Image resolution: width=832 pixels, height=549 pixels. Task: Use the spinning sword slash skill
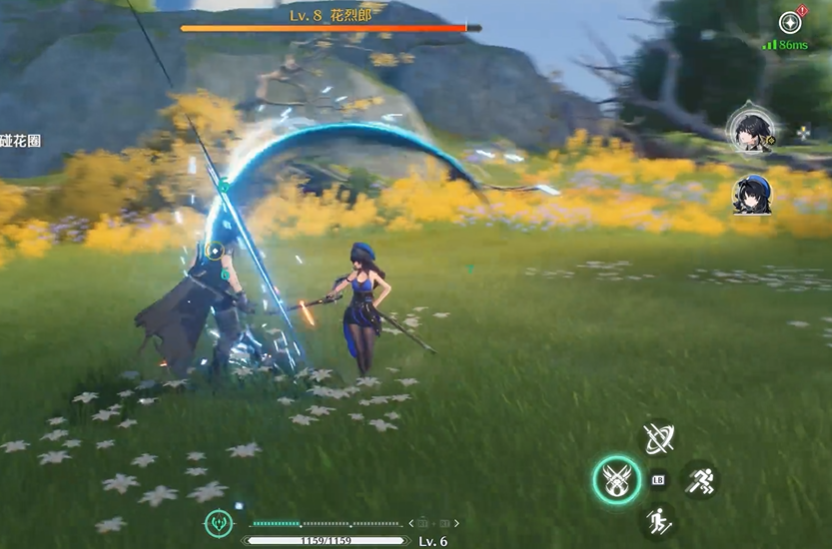click(x=659, y=438)
